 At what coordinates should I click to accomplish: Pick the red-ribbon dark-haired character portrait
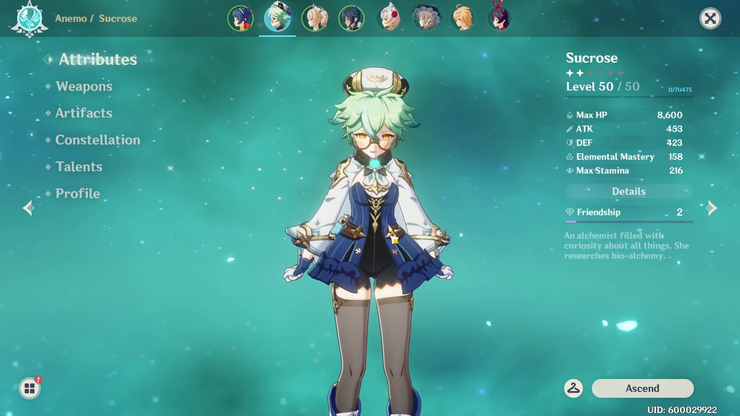pos(498,18)
